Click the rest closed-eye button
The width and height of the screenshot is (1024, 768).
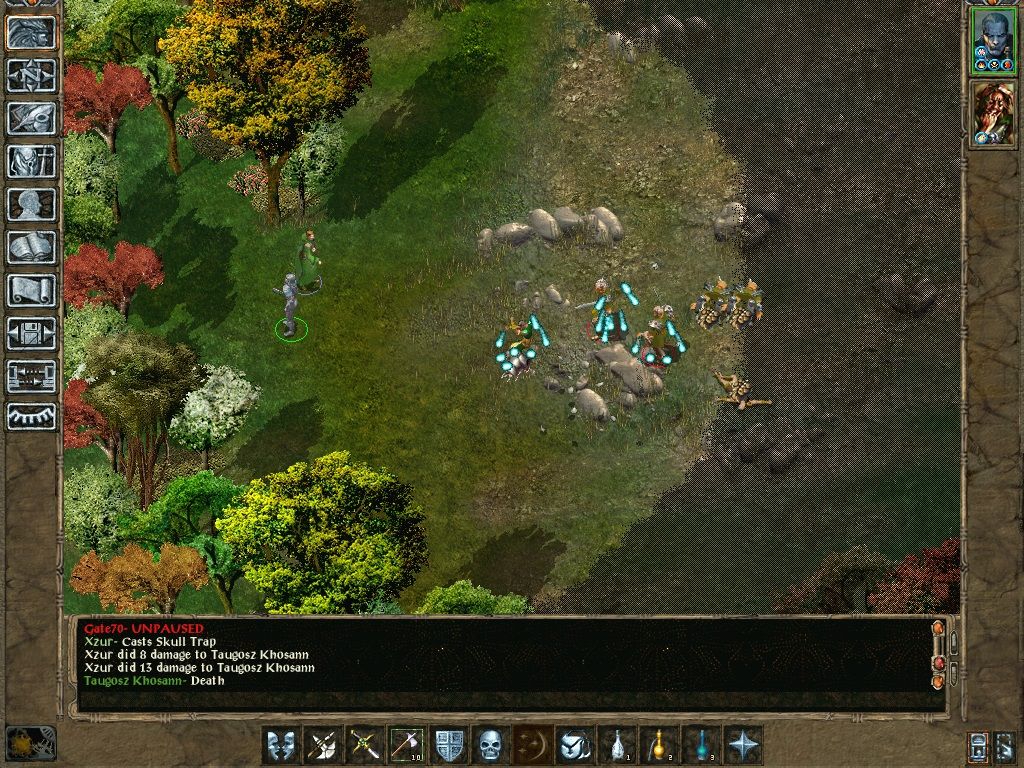(x=31, y=417)
